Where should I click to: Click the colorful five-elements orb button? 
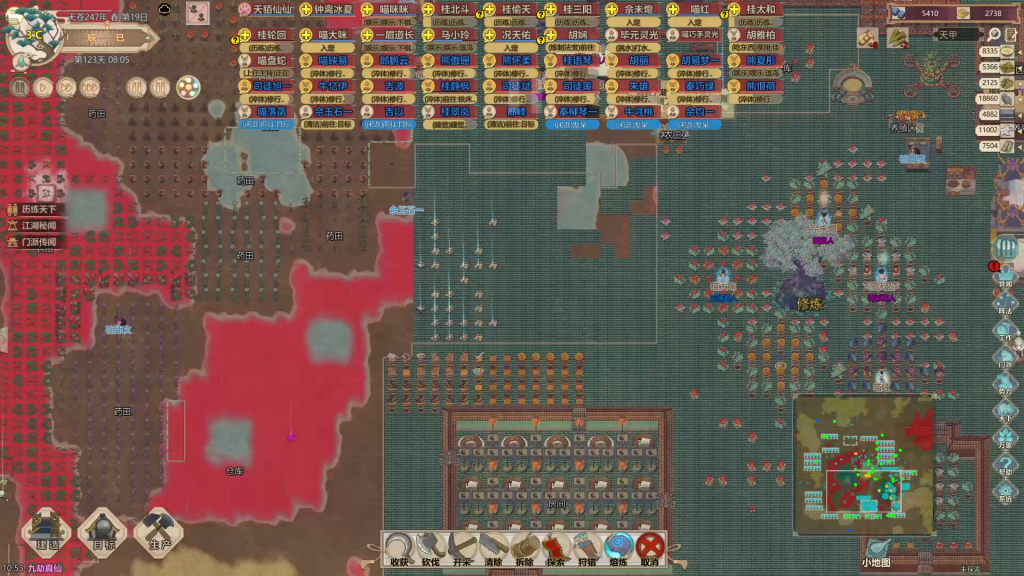(187, 87)
